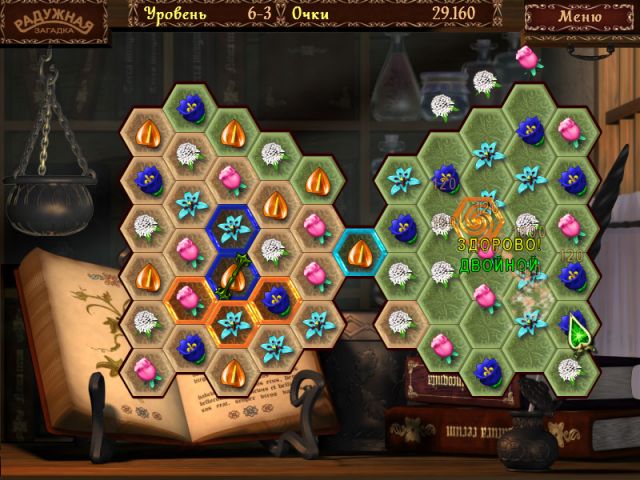
Task: Click the orange-bordered cyan lily tile
Action: coord(233,321)
